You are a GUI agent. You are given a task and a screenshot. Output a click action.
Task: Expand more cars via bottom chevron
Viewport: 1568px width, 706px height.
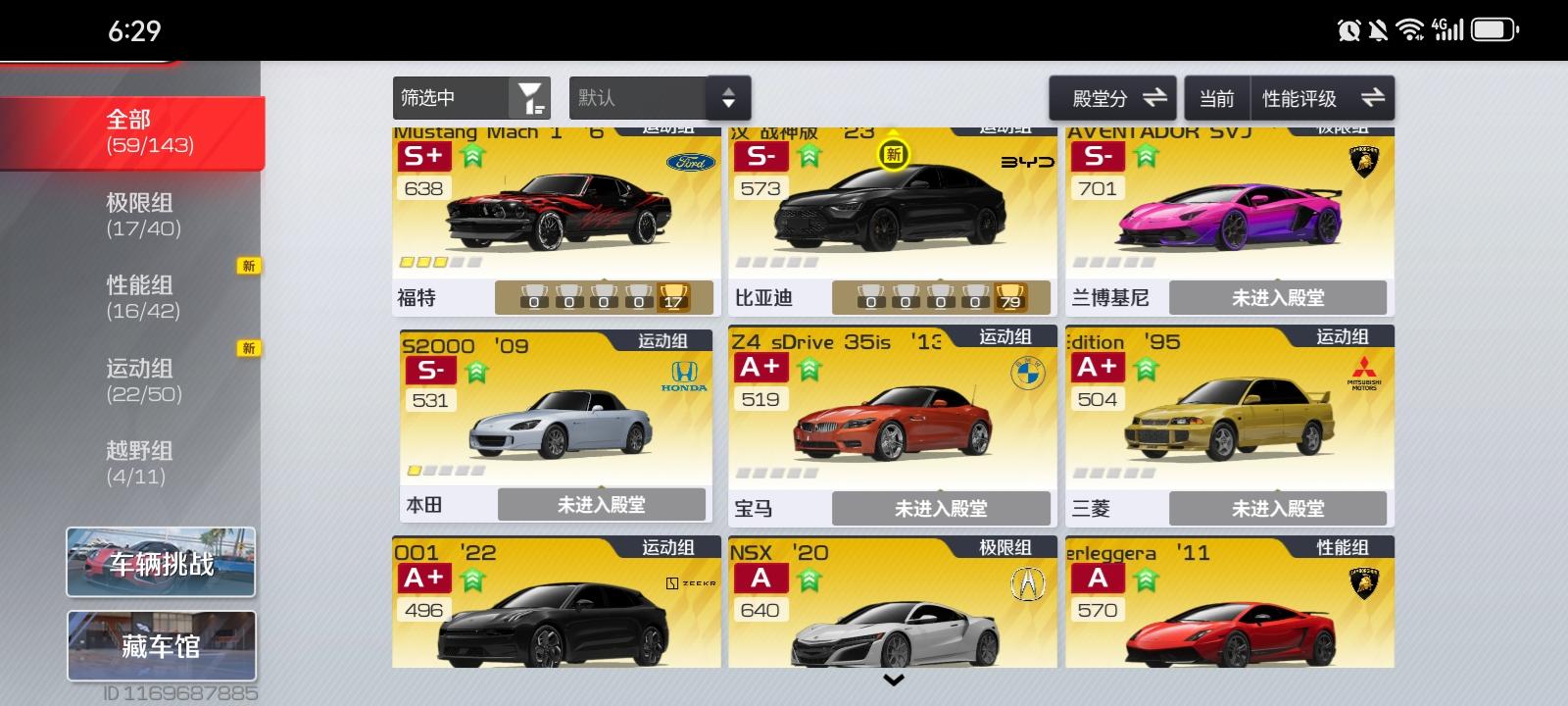coord(893,680)
